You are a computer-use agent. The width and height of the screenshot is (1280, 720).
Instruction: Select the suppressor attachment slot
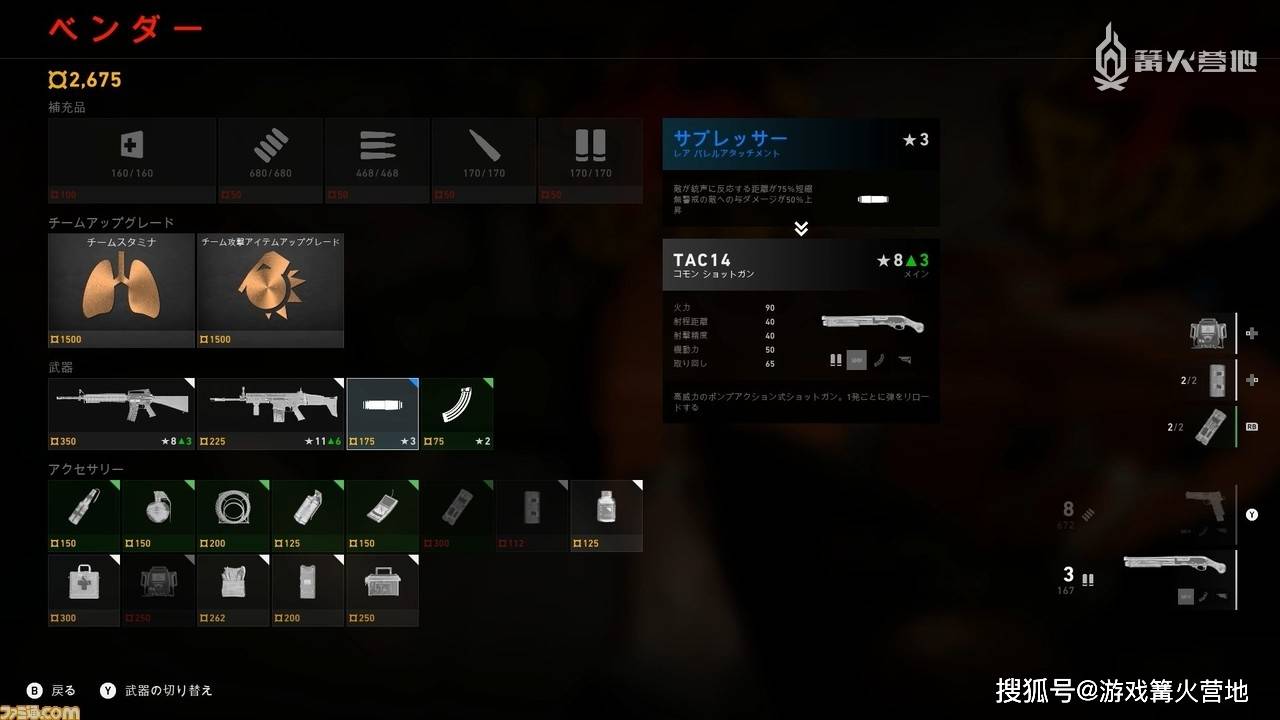pos(382,414)
